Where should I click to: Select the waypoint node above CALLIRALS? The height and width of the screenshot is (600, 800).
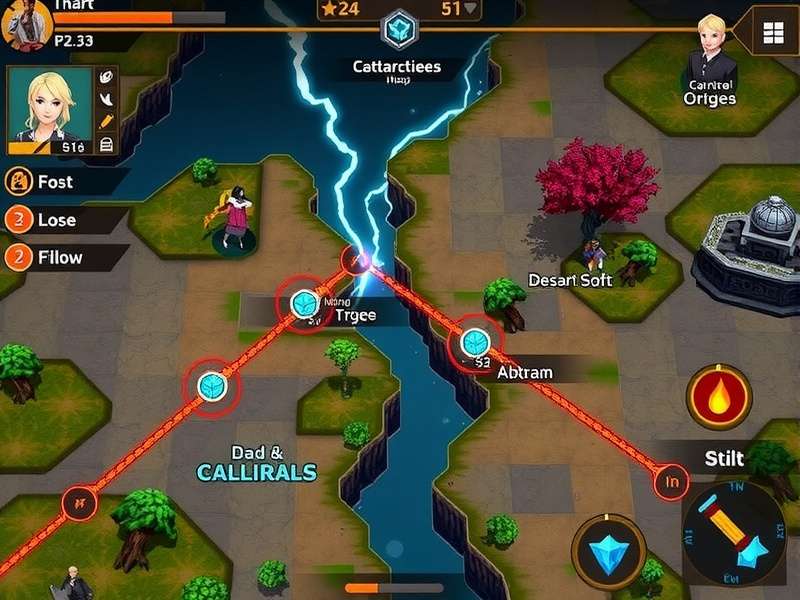point(212,385)
